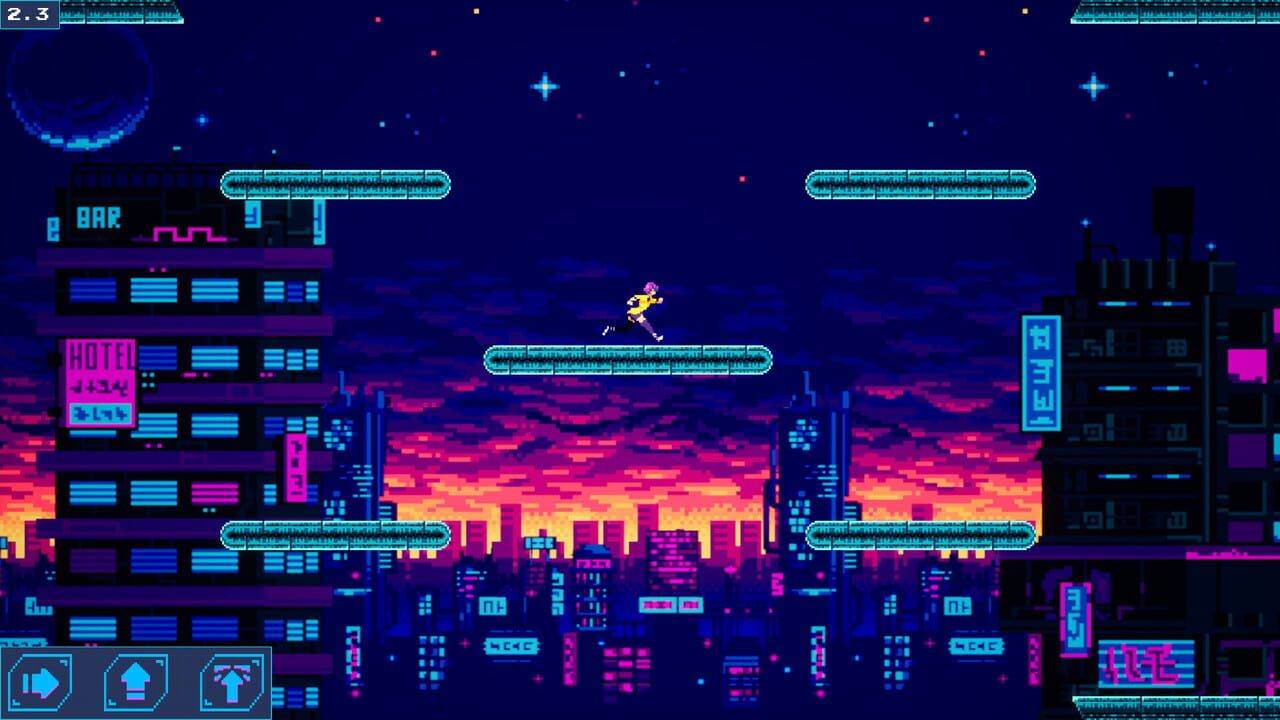Click the level indicator showing 2.3
The width and height of the screenshot is (1280, 720).
(x=28, y=13)
